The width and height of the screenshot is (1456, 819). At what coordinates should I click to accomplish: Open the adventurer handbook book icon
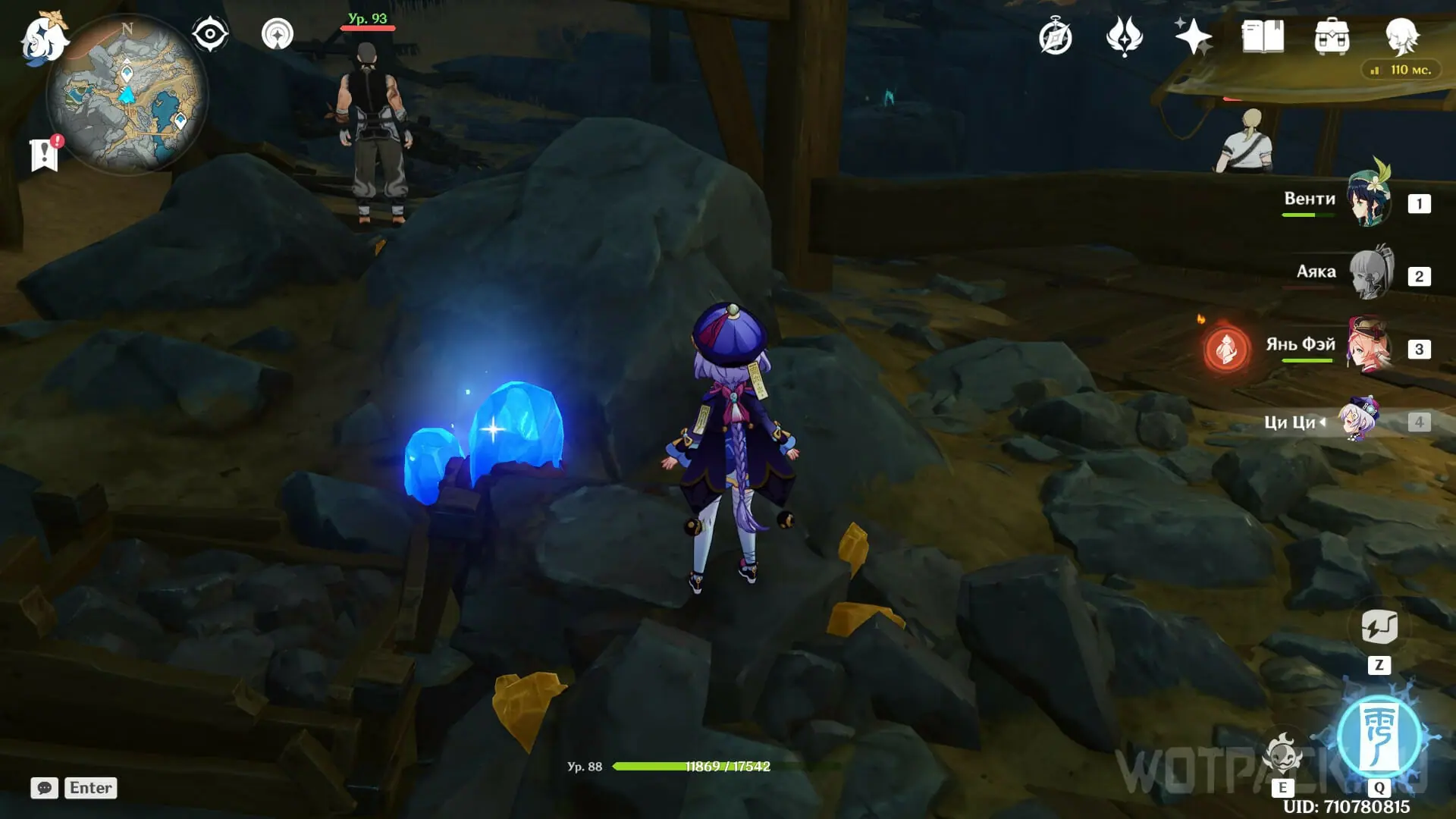(x=1263, y=36)
